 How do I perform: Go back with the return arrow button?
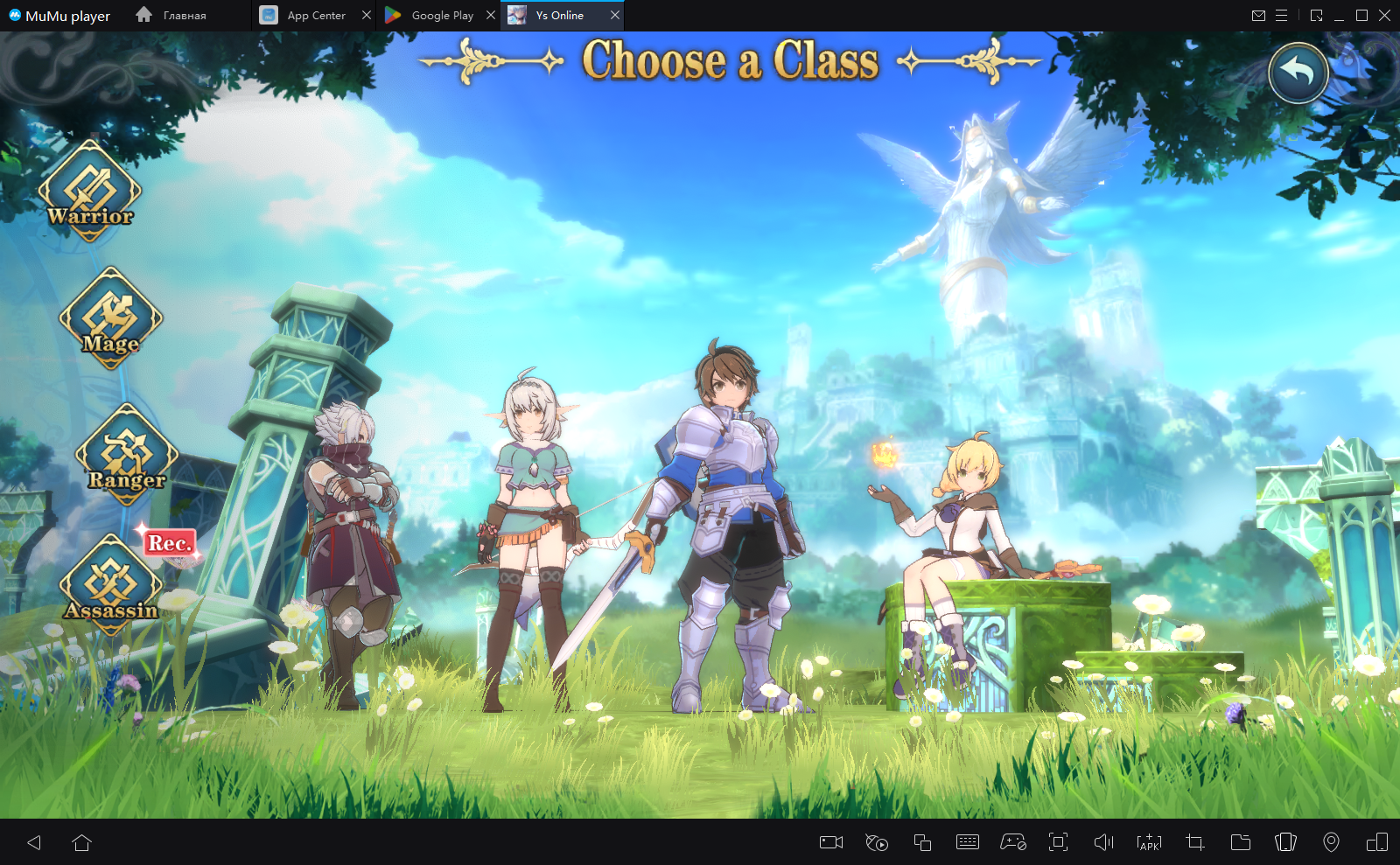(1298, 73)
